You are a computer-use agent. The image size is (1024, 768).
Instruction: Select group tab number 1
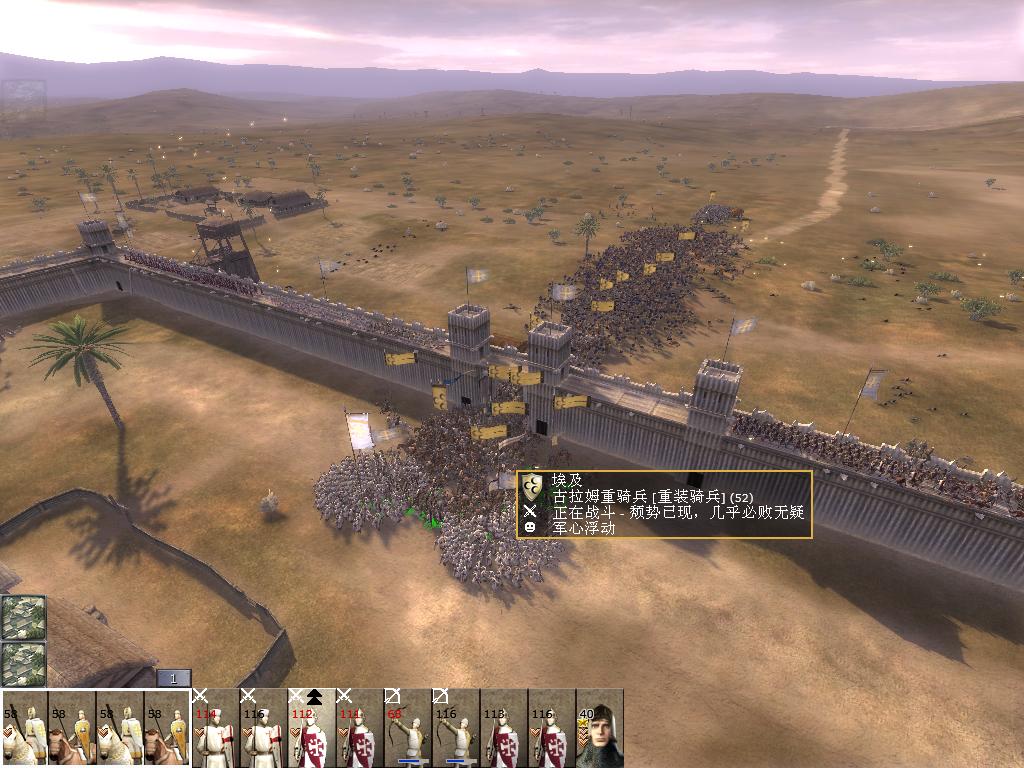pos(173,678)
